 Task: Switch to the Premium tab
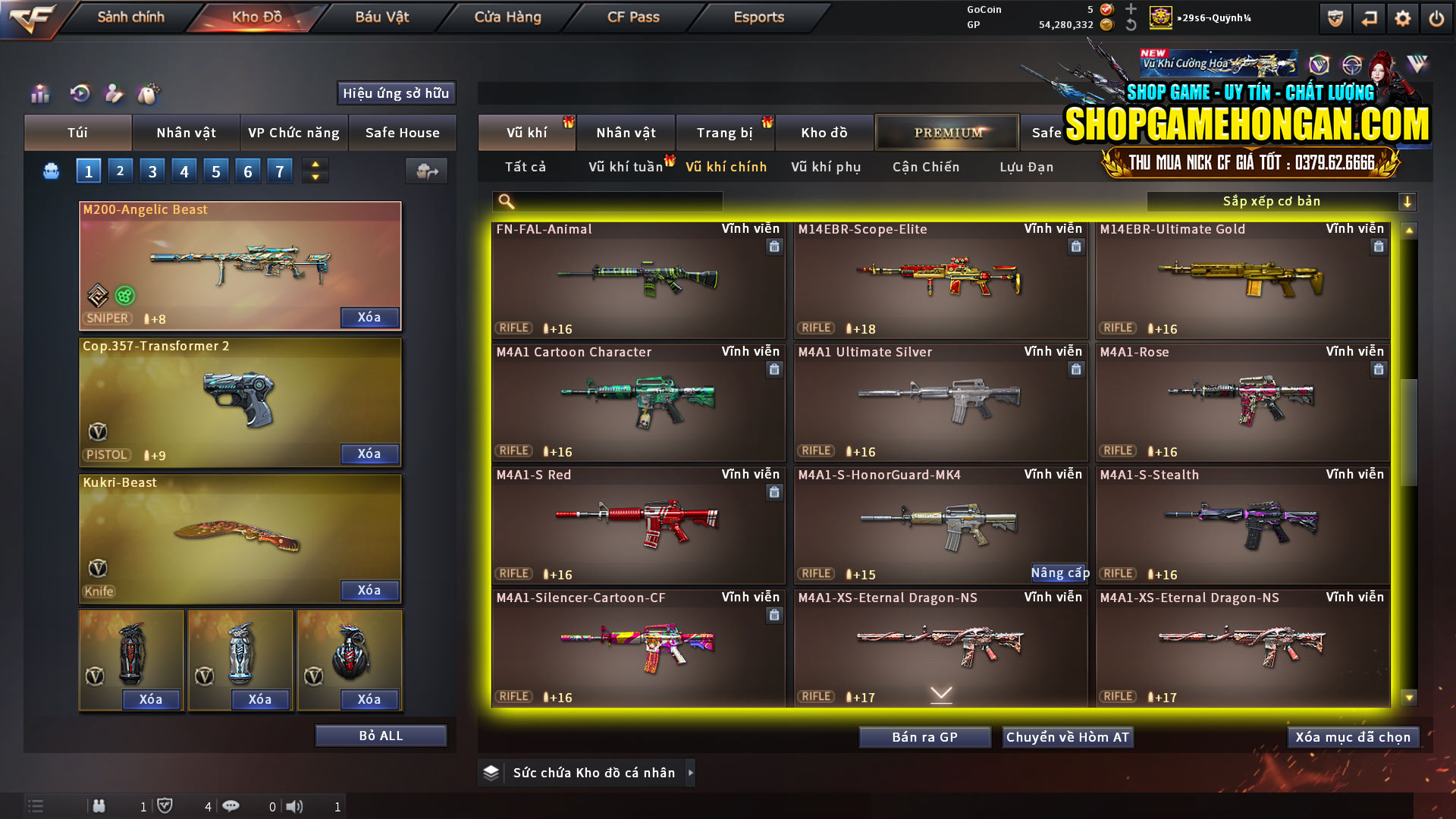click(x=946, y=132)
